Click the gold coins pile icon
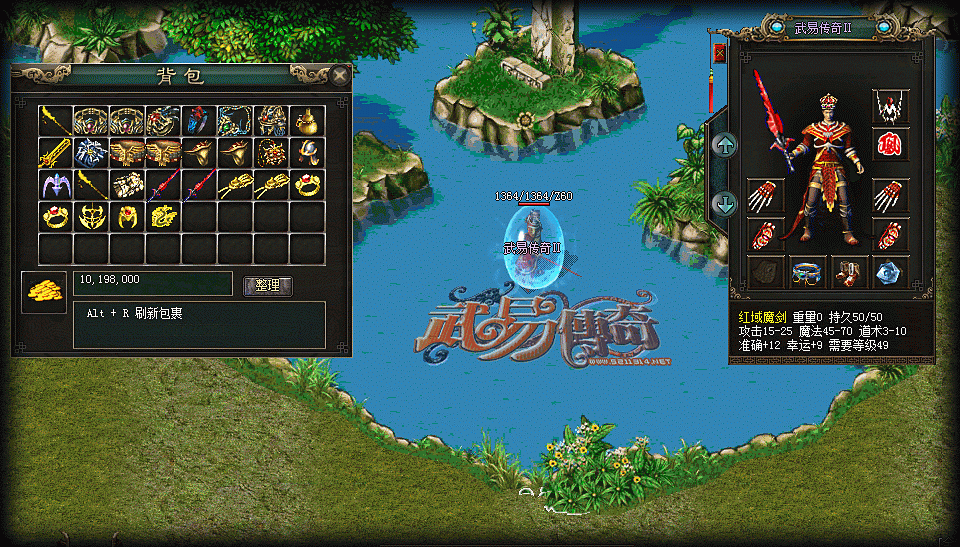The image size is (960, 547). click(43, 291)
